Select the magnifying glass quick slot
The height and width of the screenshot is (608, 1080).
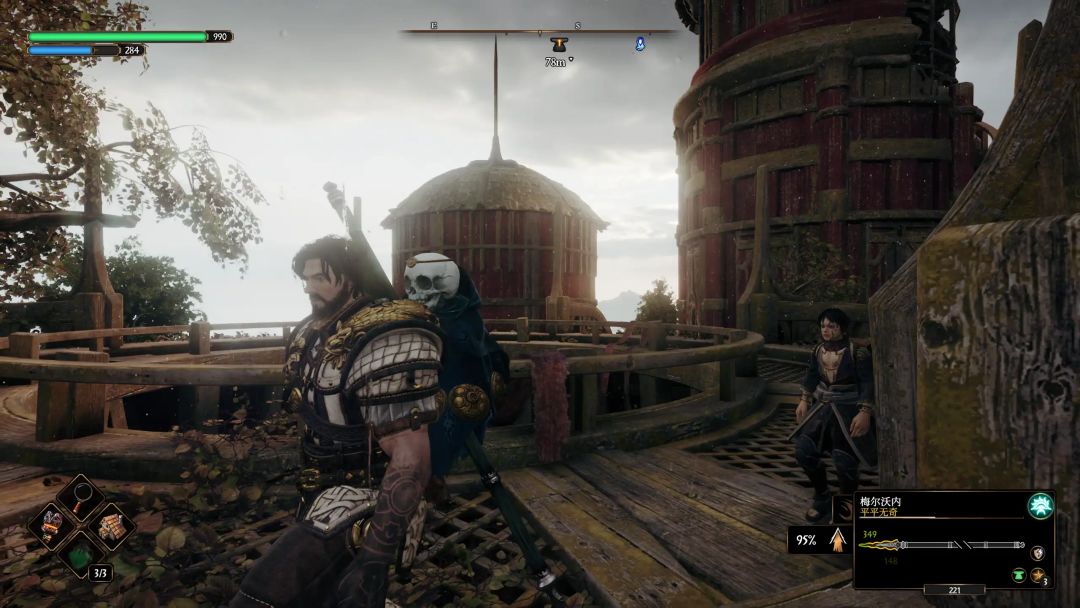[x=79, y=496]
